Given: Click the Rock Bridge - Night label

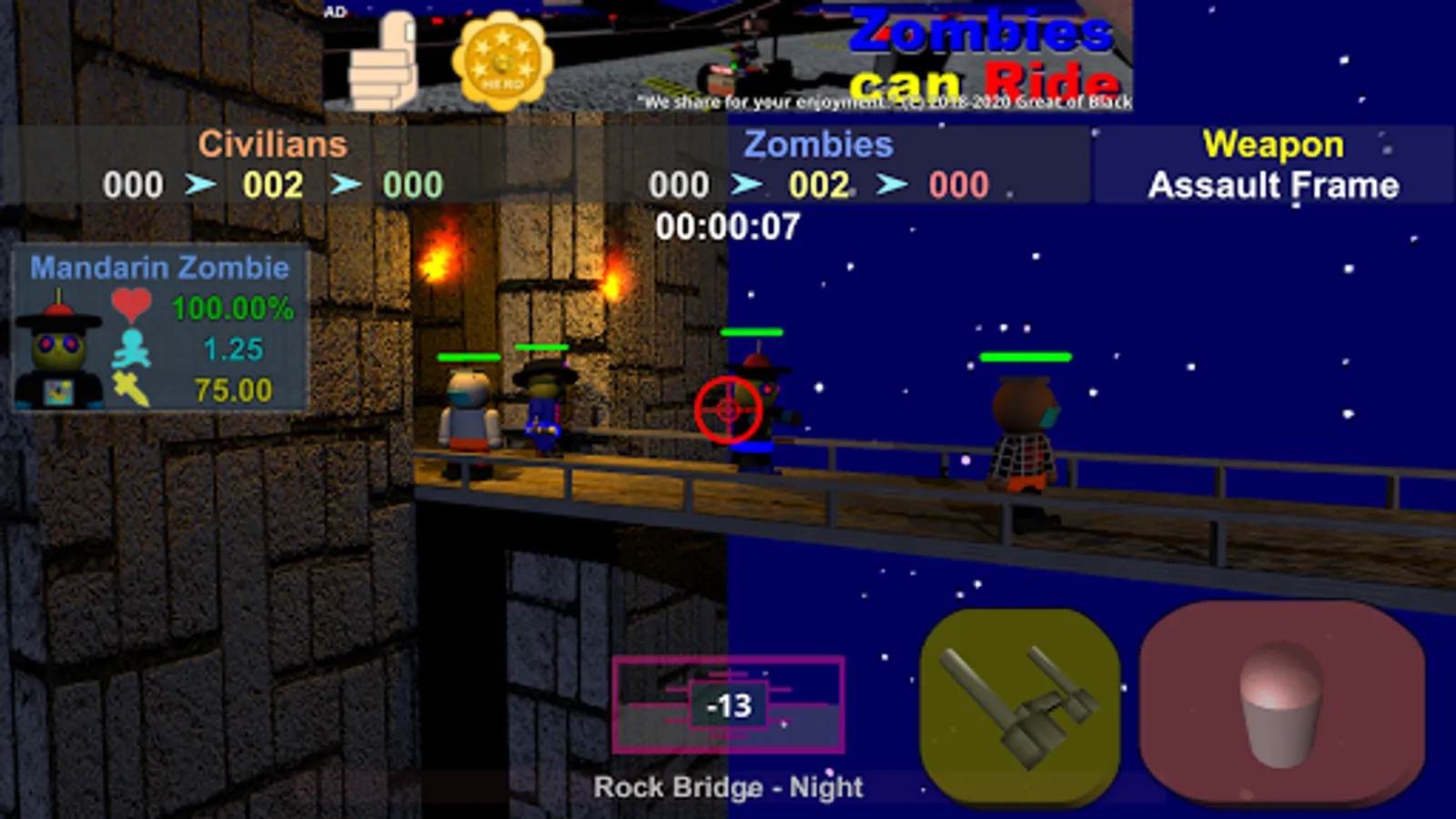Looking at the screenshot, I should click(728, 786).
